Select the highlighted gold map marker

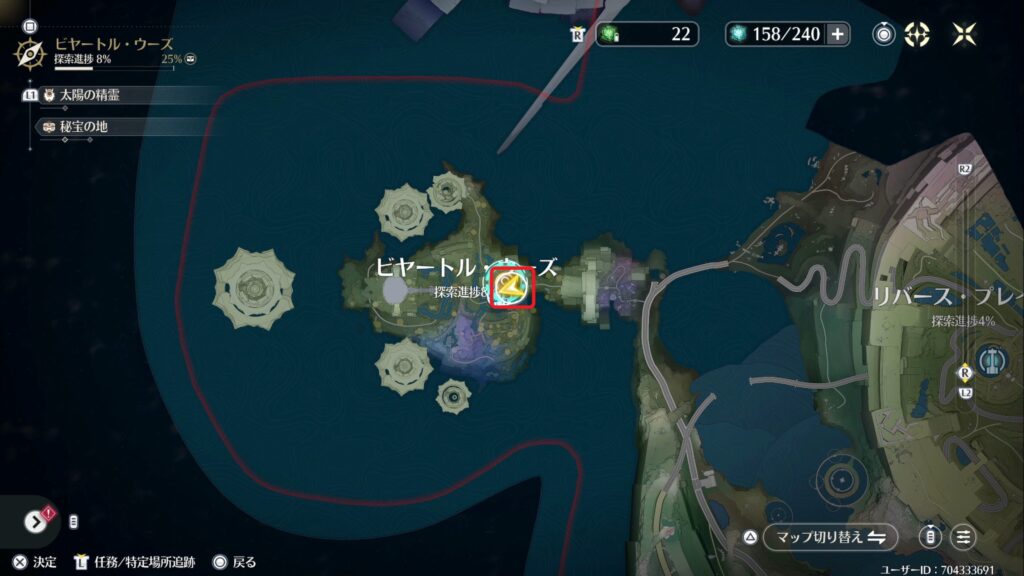pos(514,288)
